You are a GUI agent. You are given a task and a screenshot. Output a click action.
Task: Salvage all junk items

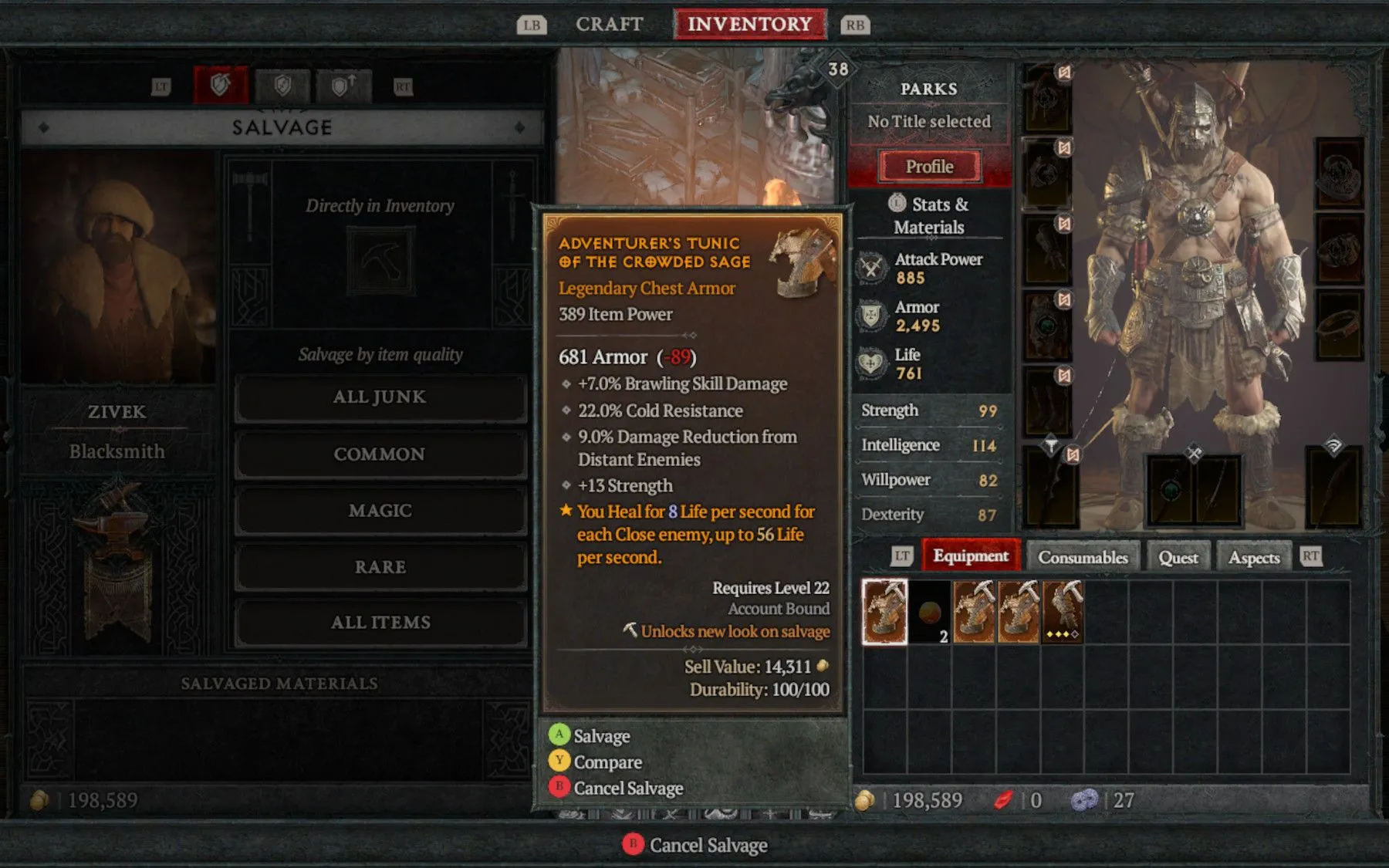380,397
